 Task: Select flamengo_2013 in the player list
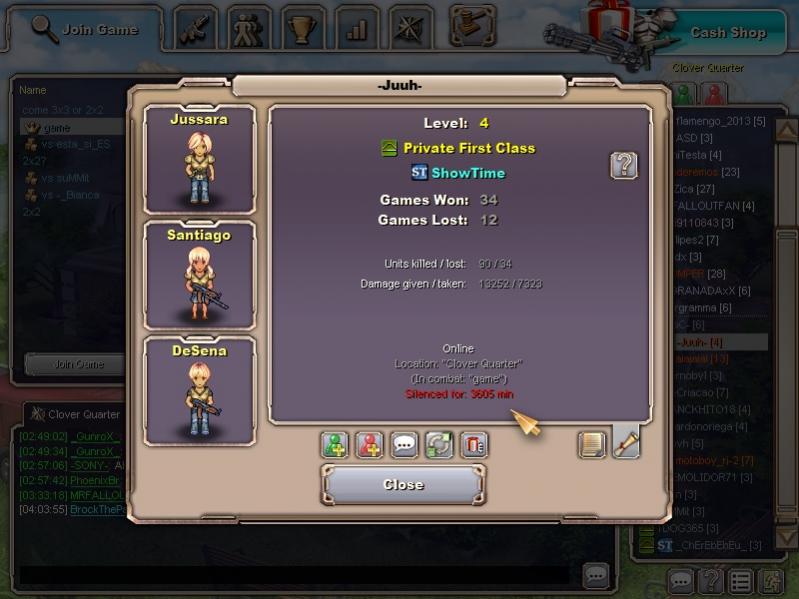click(720, 121)
